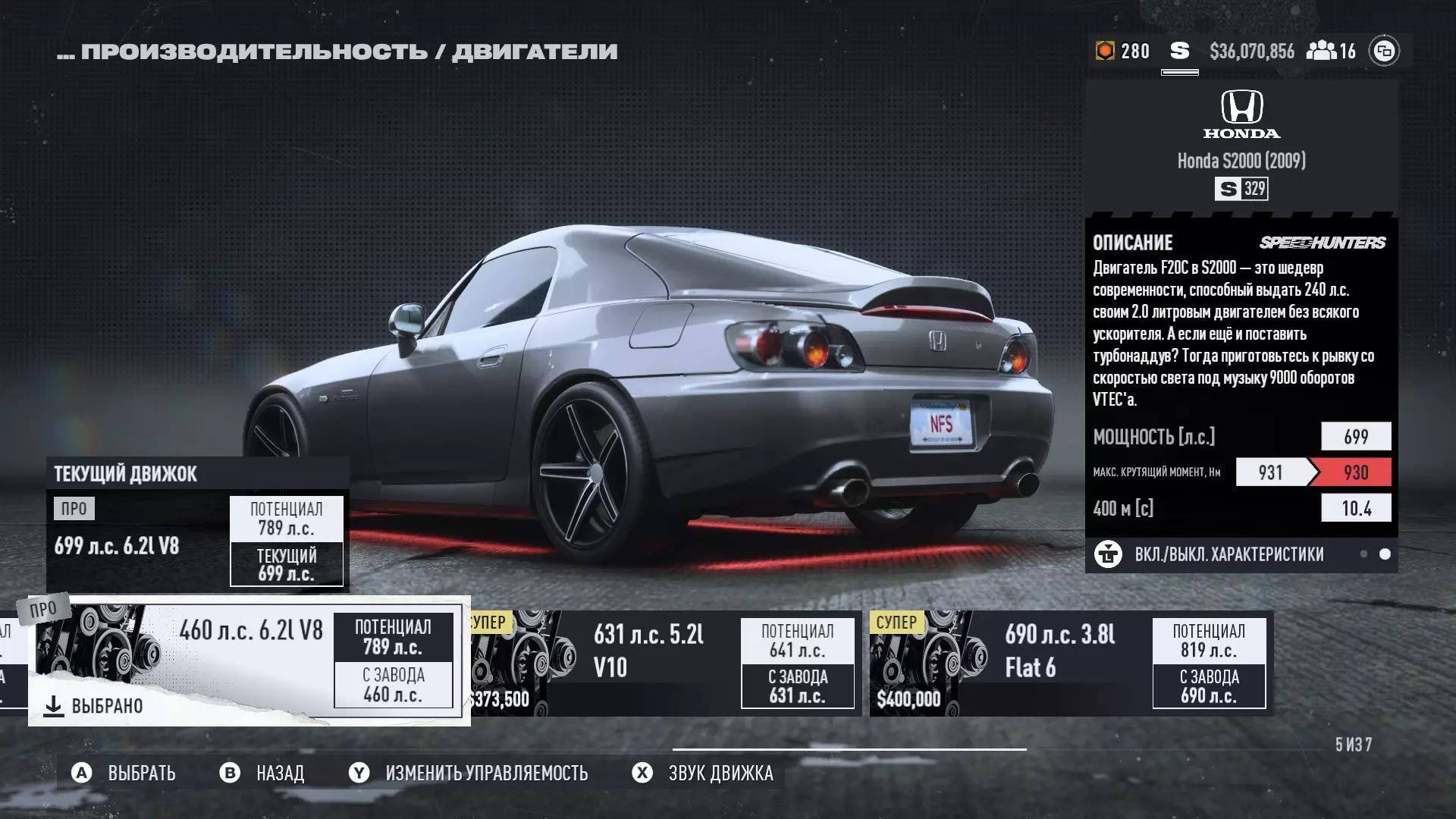The height and width of the screenshot is (819, 1456).
Task: Open Изменить управляемость handling option
Action: coord(469,773)
